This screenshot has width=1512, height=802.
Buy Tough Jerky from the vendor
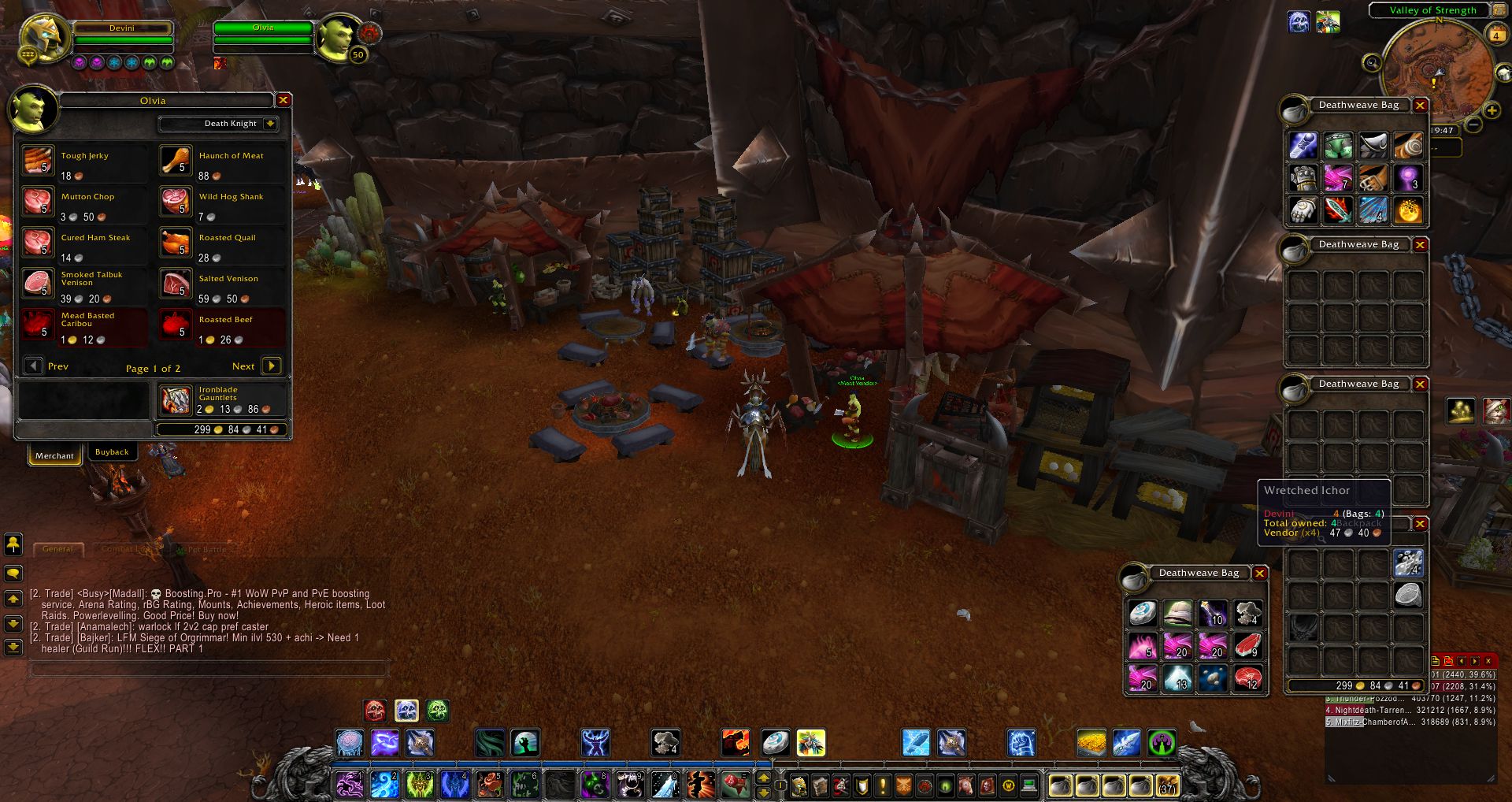[x=38, y=160]
